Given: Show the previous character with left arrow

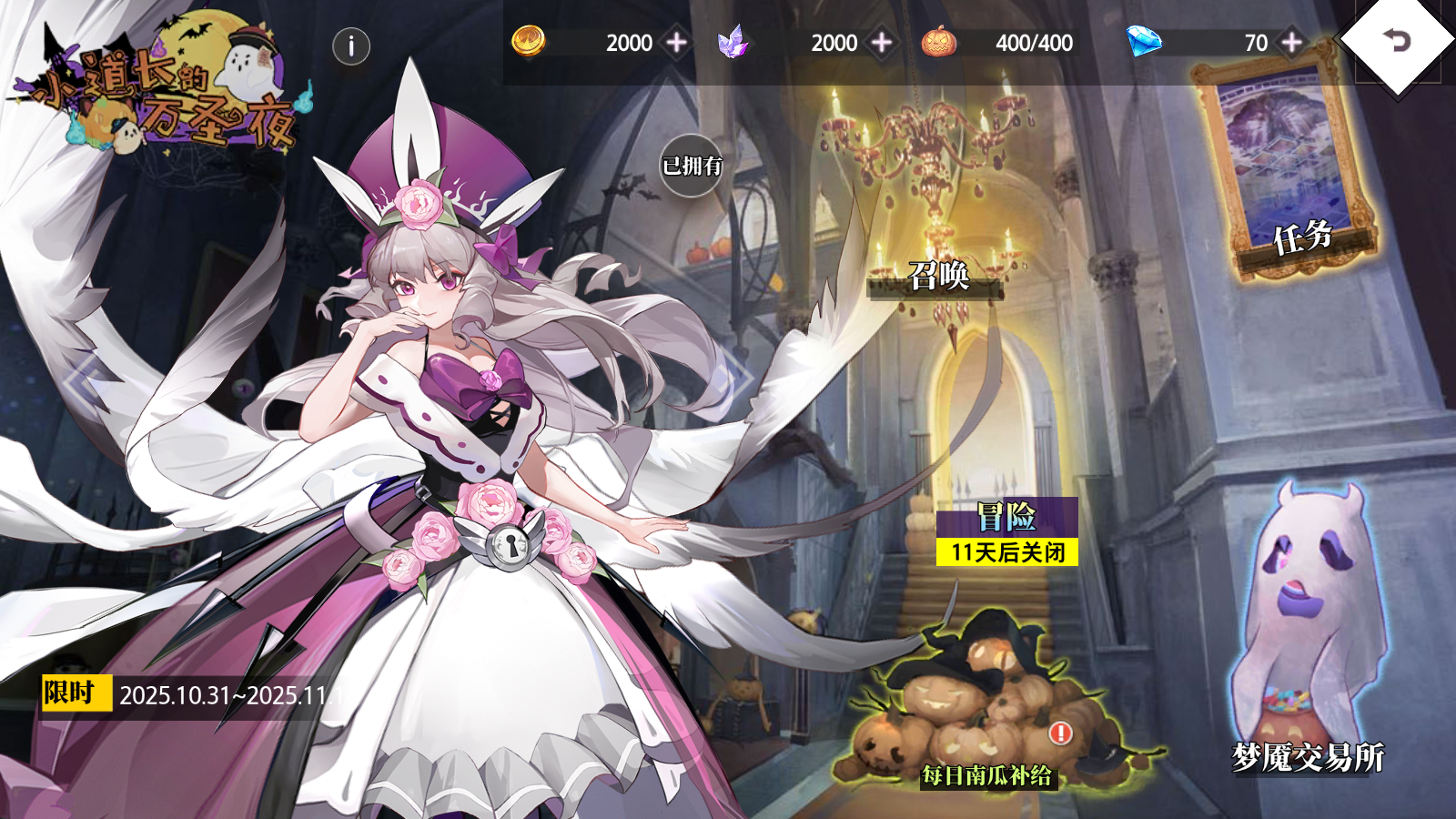Looking at the screenshot, I should pos(84,380).
